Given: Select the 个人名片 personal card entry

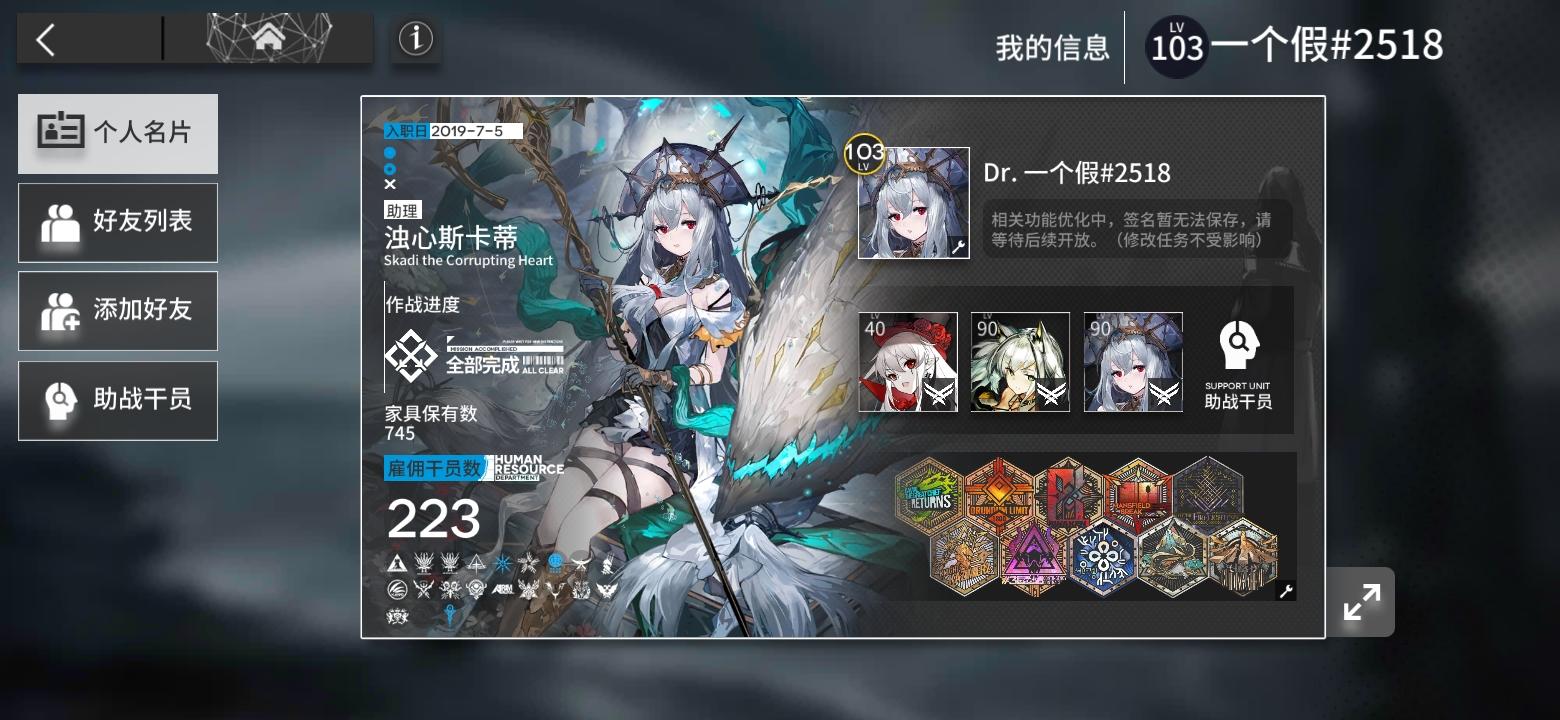Looking at the screenshot, I should coord(117,133).
